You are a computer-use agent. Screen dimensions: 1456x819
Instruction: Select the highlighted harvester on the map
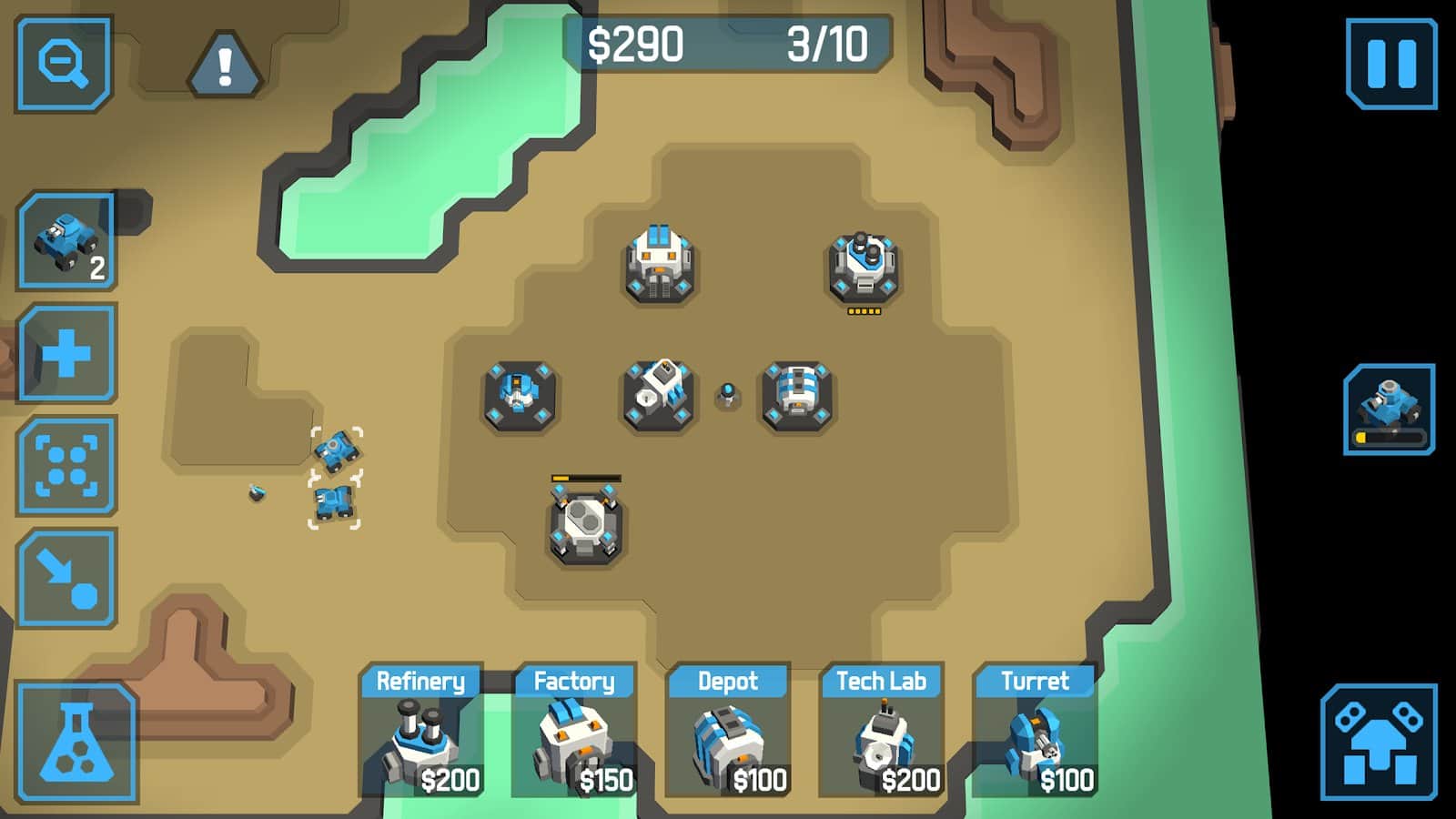coord(337,450)
